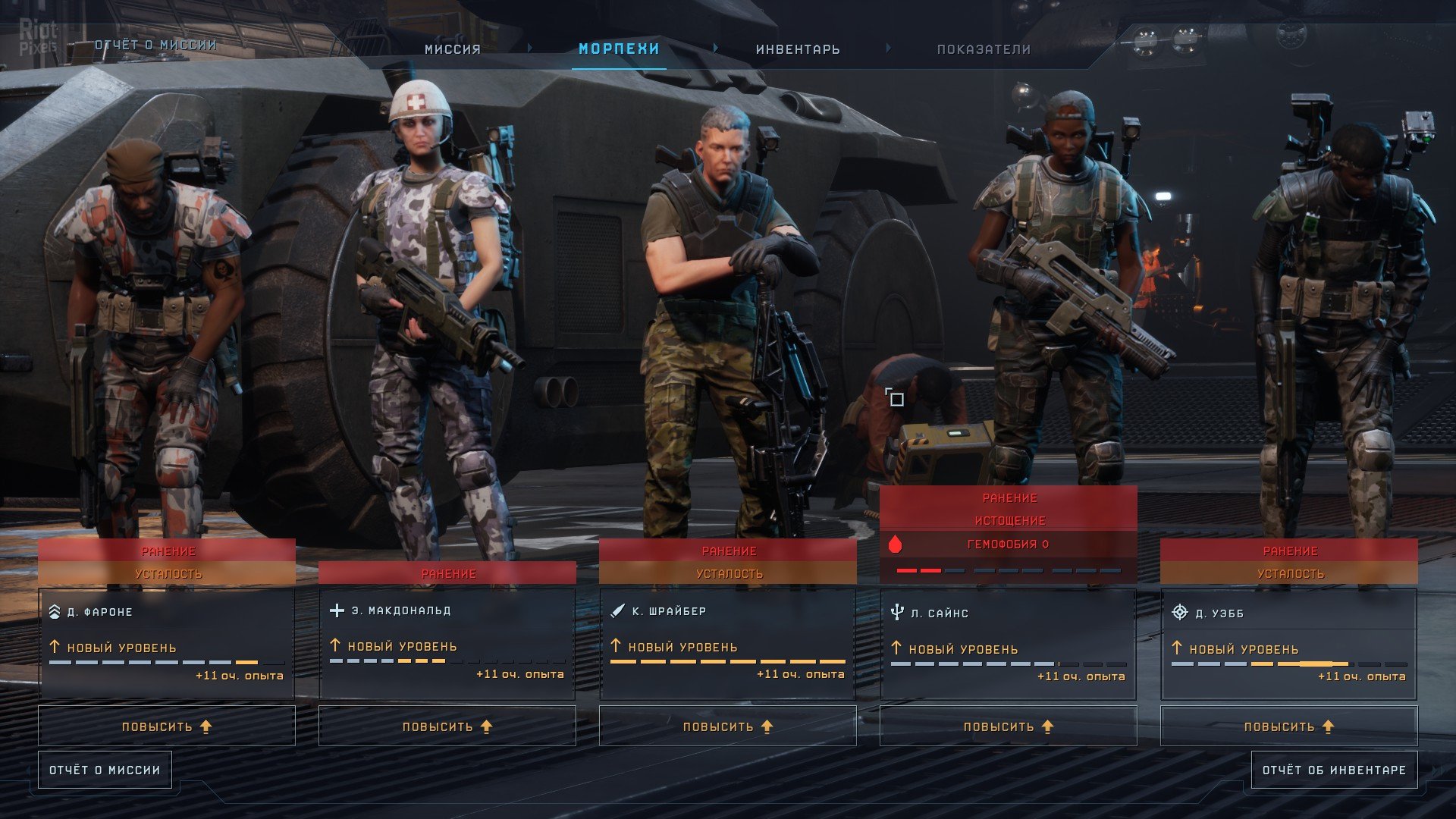Viewport: 1456px width, 819px height.
Task: Select the МОРПЕХИ tab
Action: tap(619, 49)
